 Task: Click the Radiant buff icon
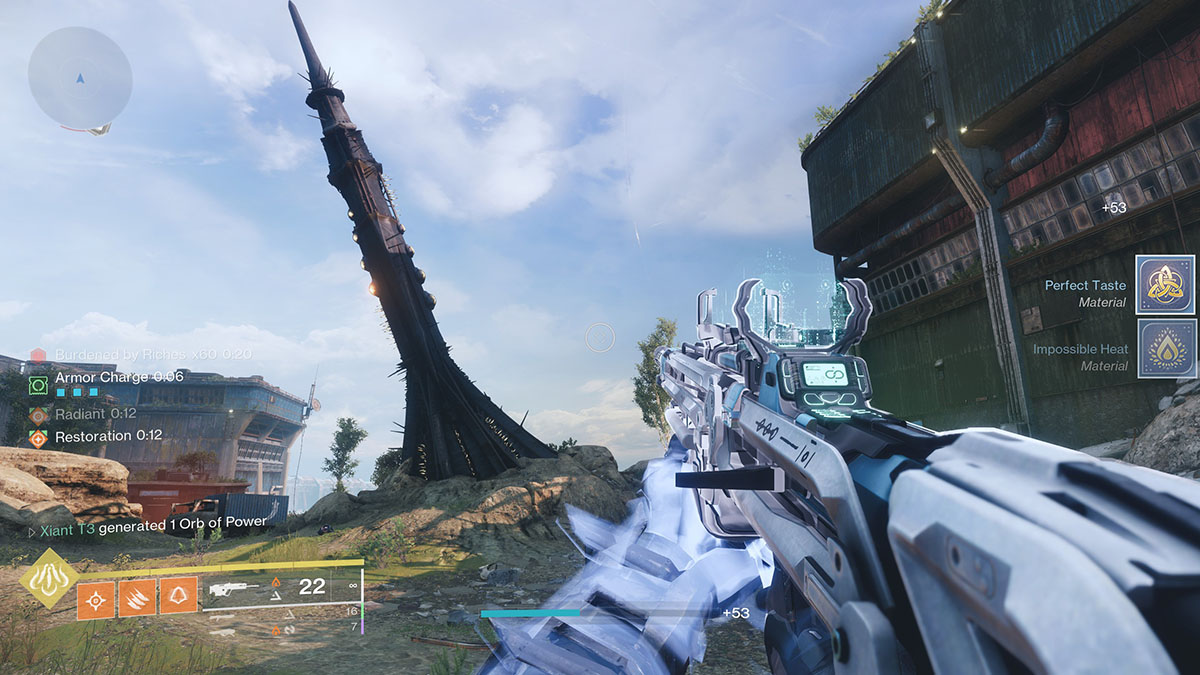tap(38, 414)
